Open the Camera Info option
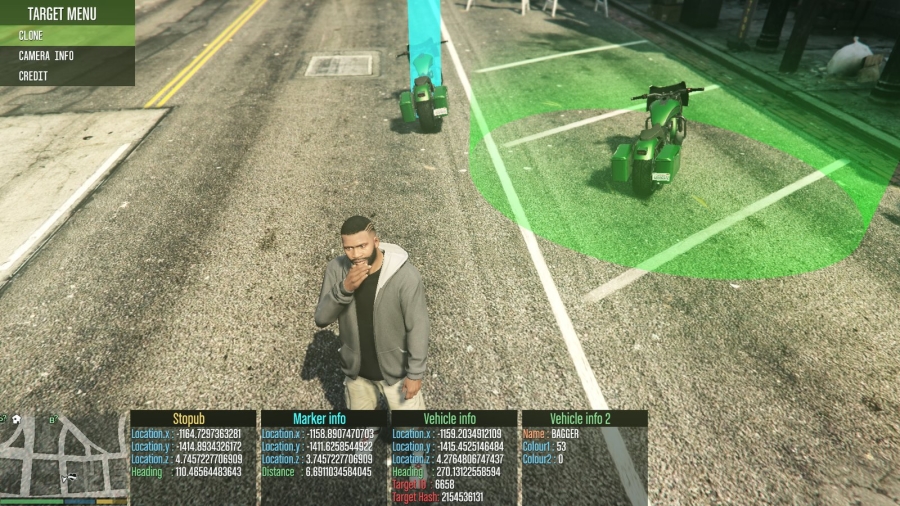900x506 pixels. [66, 56]
